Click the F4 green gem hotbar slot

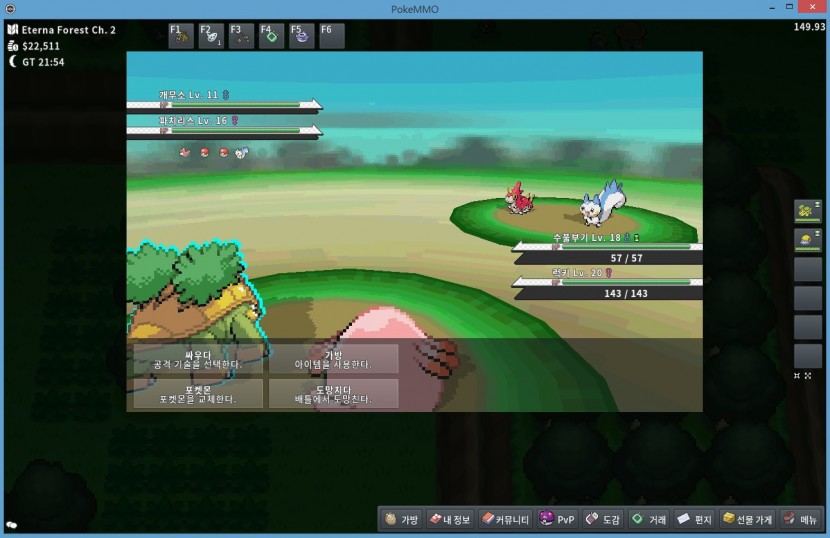coord(271,36)
